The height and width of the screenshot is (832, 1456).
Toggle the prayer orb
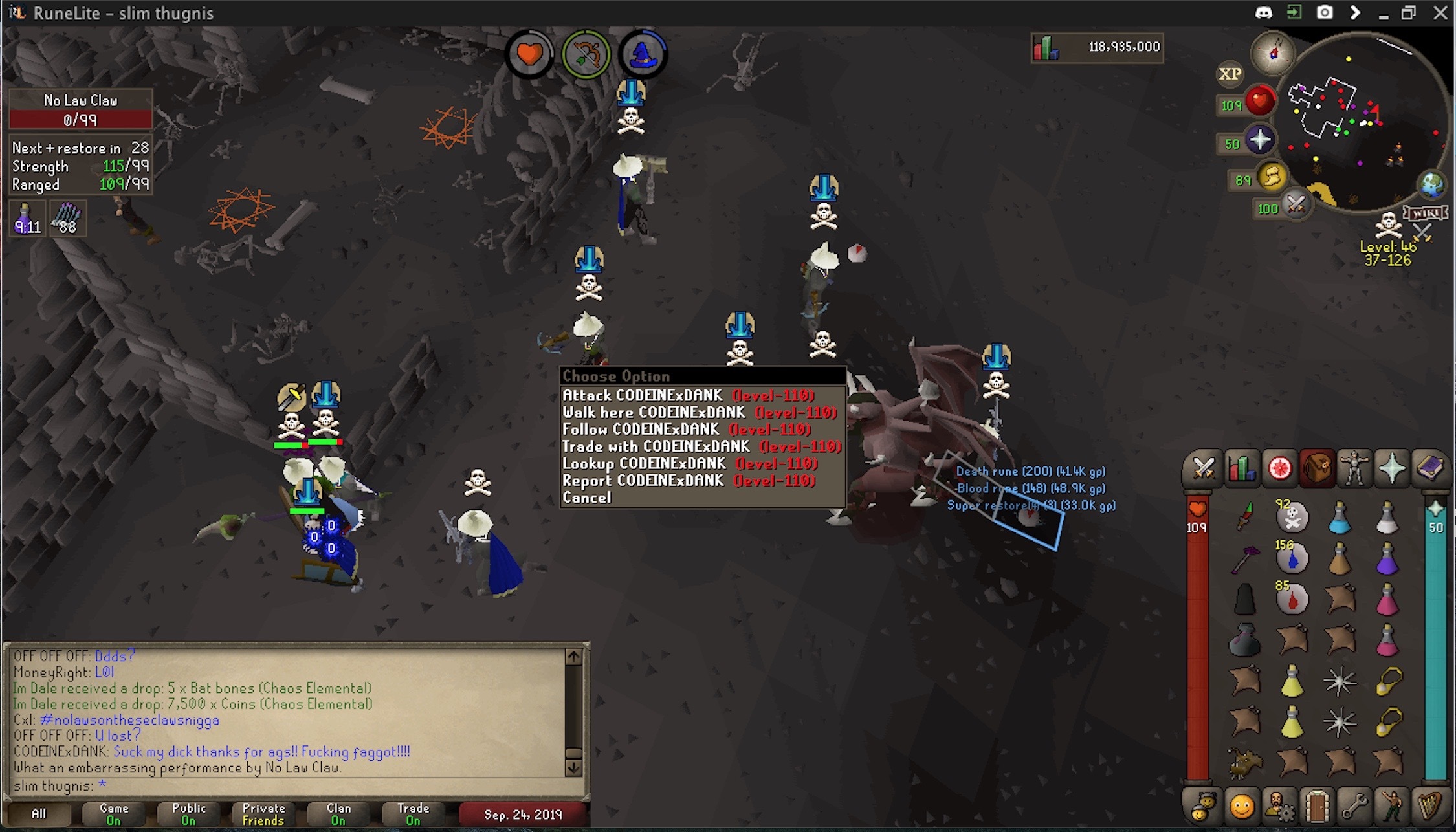pyautogui.click(x=1259, y=140)
